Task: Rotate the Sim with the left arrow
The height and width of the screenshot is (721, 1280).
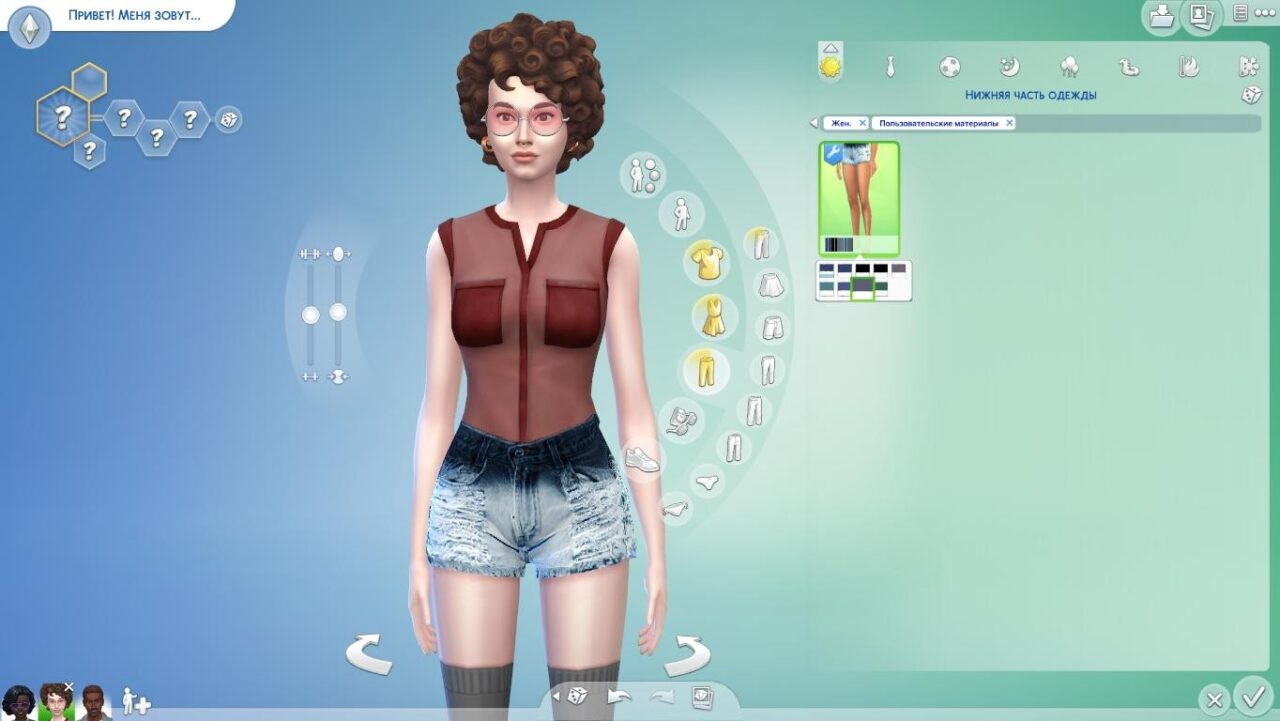Action: click(368, 655)
